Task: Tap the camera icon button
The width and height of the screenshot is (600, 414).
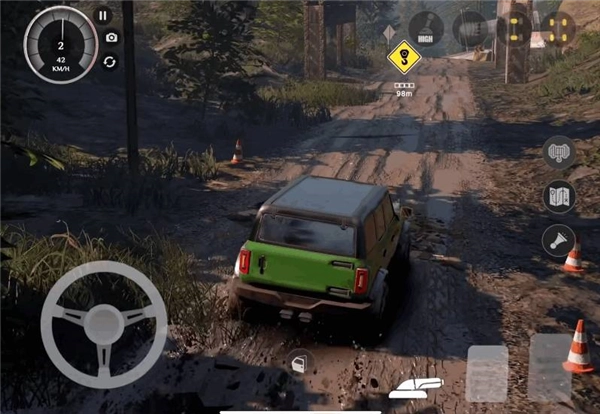Action: click(x=110, y=38)
